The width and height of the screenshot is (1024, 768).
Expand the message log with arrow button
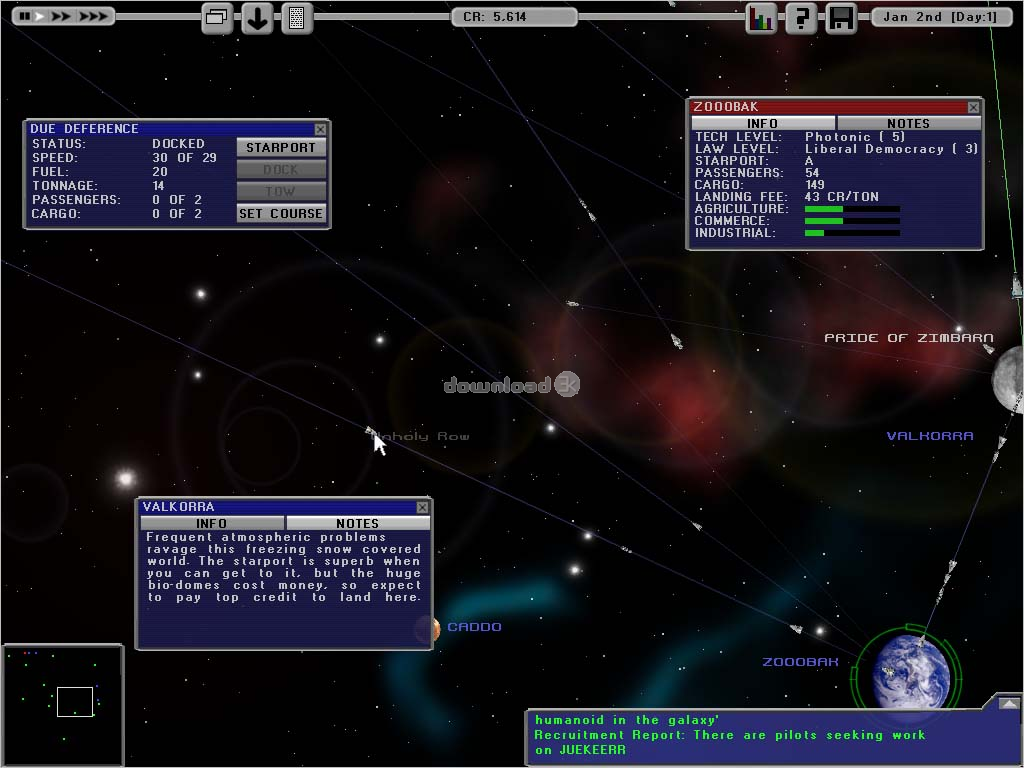pyautogui.click(x=1007, y=703)
